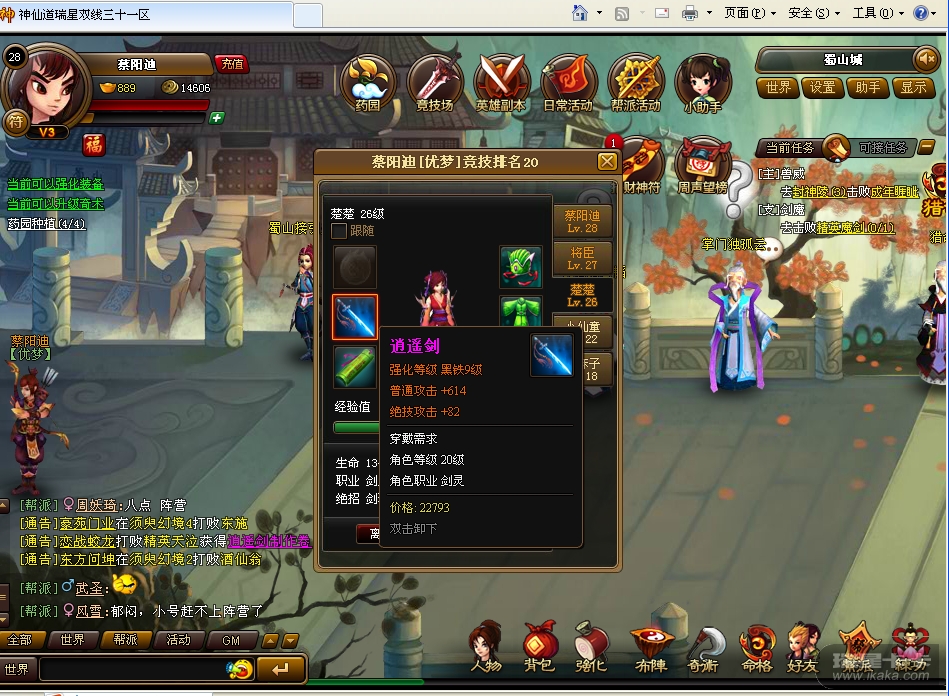Switch chat to the 帮派 channel
Screen dimensions: 949x696
[125, 640]
